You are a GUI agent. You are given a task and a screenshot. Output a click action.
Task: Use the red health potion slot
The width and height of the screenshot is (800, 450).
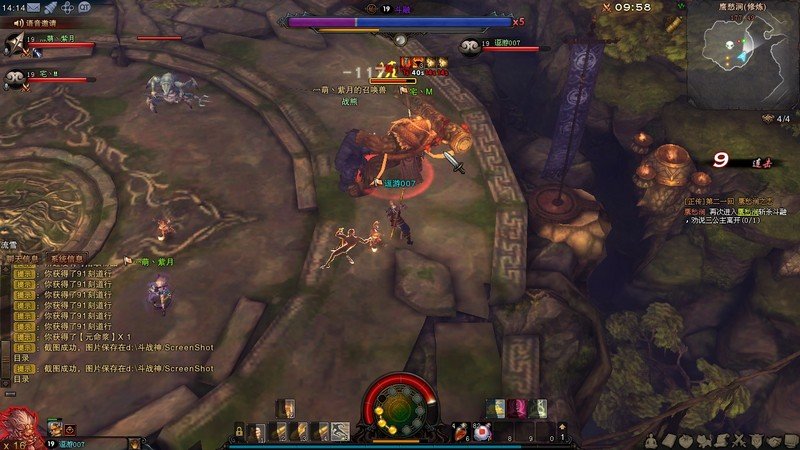[x=461, y=432]
